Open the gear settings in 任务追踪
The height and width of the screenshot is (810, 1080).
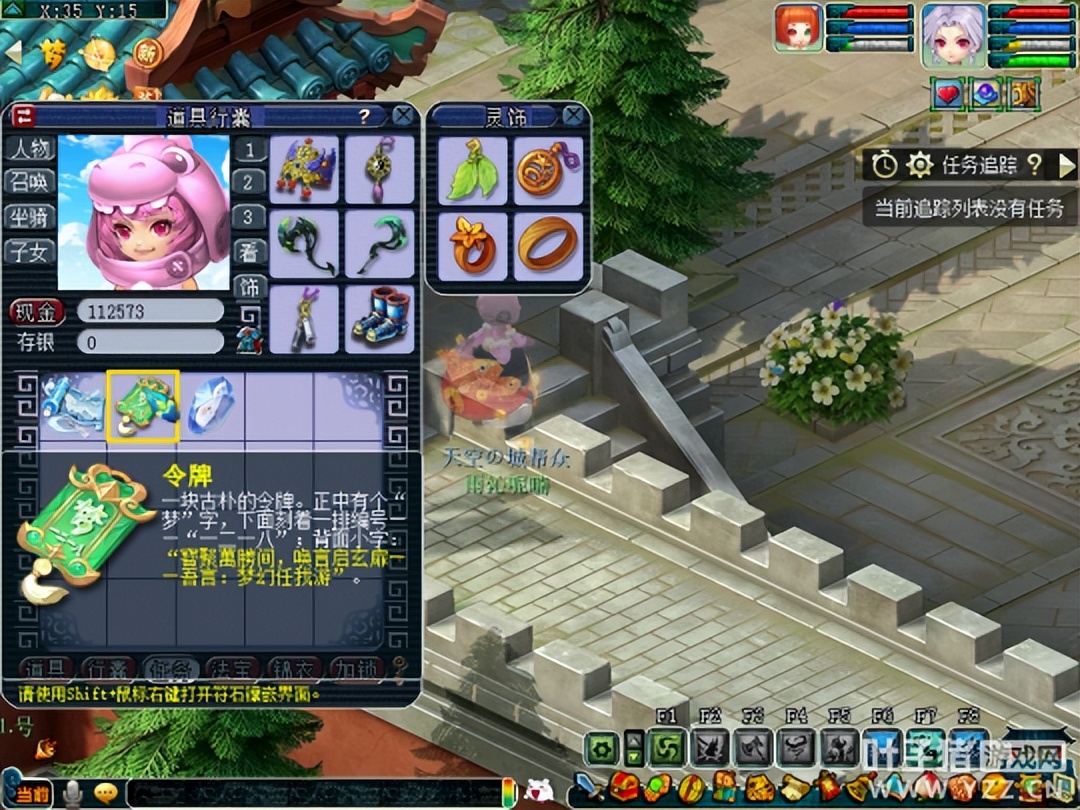(x=918, y=165)
